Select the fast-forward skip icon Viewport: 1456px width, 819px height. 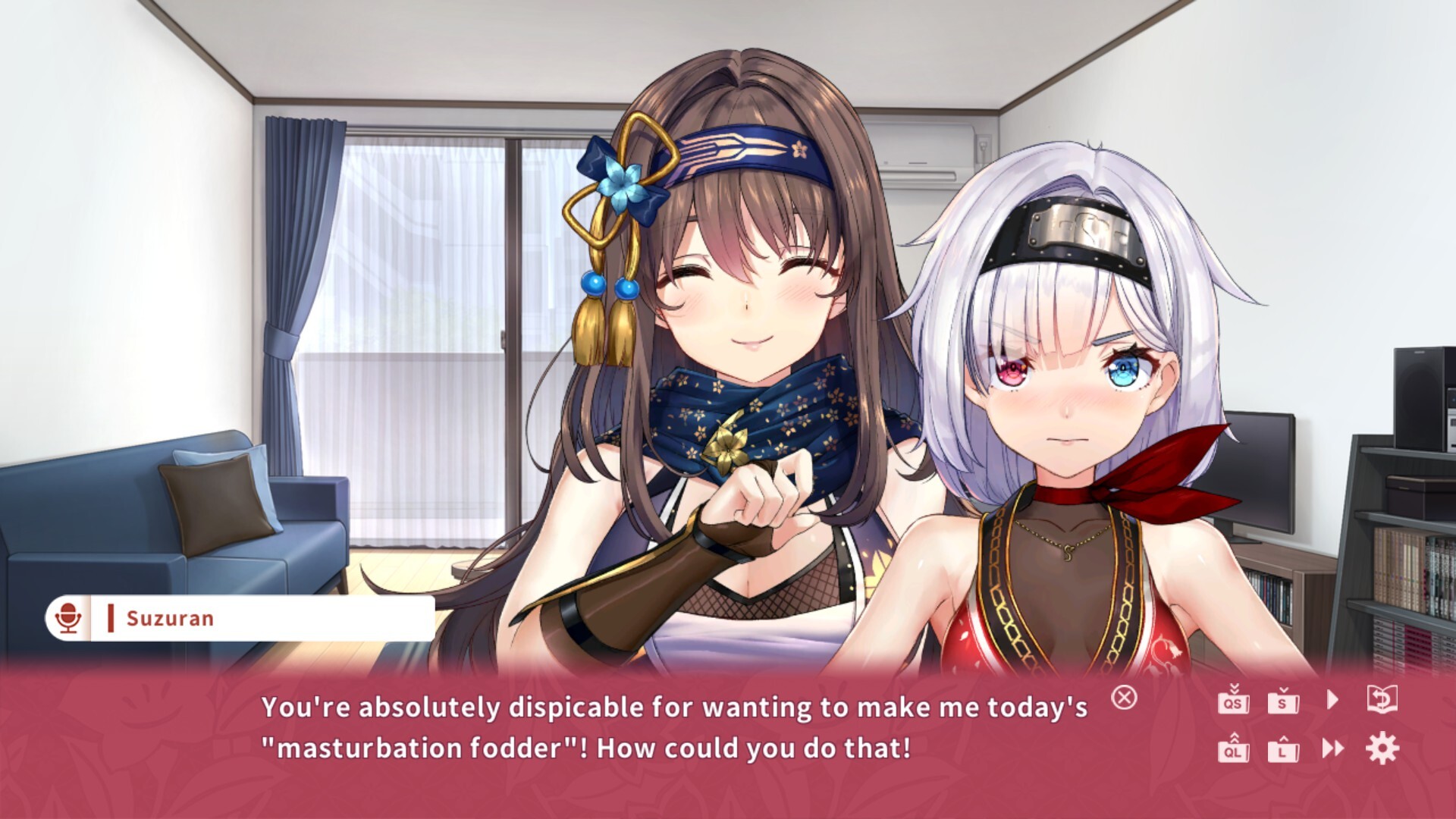[x=1333, y=748]
